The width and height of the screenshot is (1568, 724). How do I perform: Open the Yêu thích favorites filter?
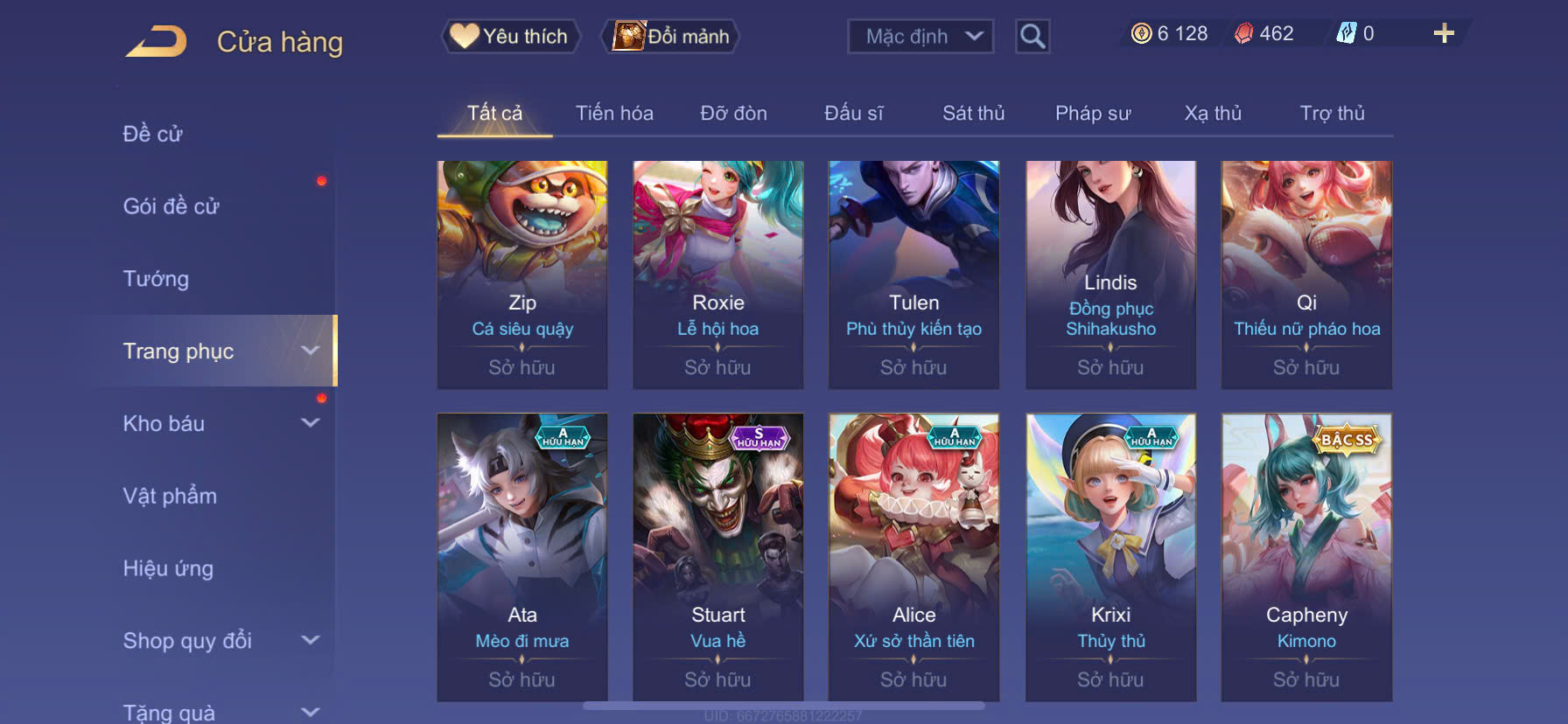pos(510,37)
